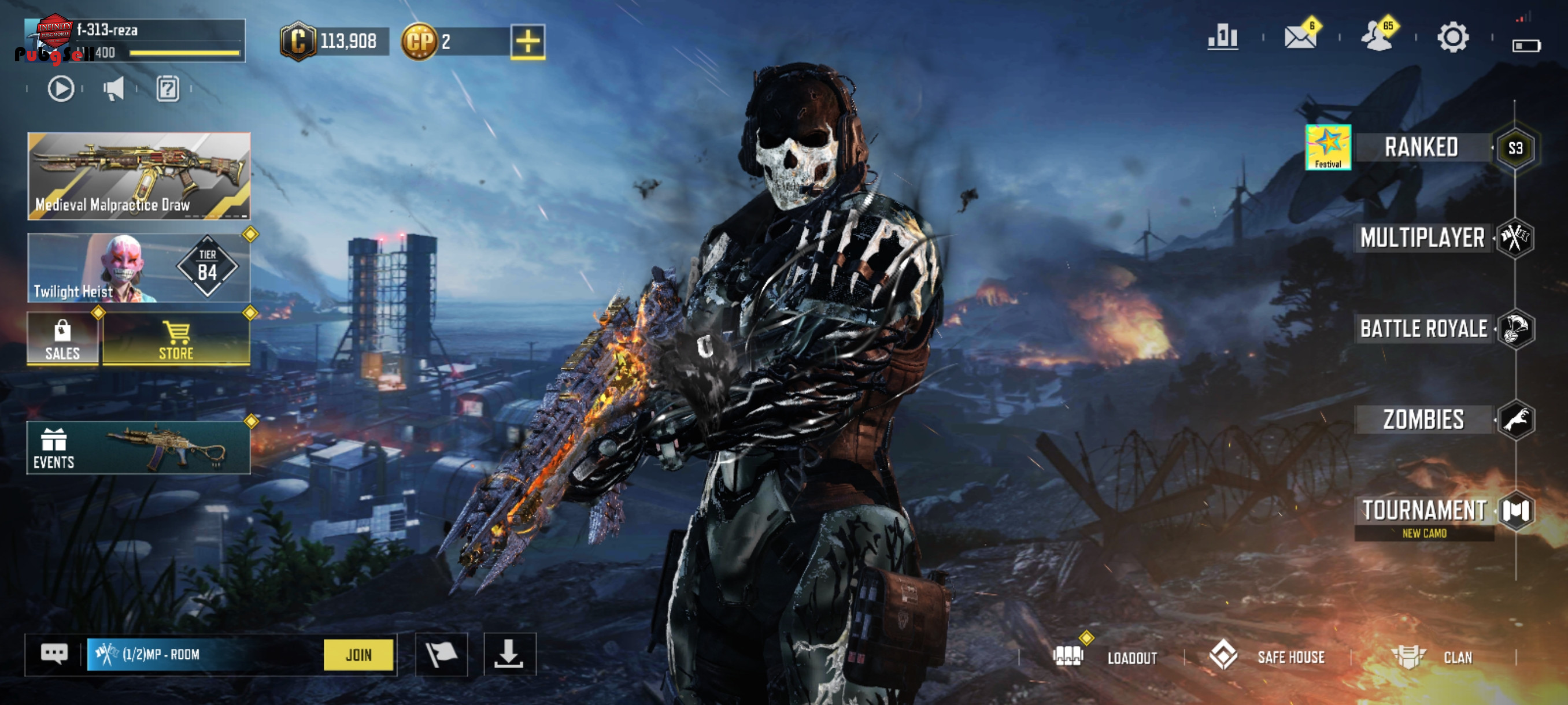Viewport: 1568px width, 705px height.
Task: Open the Ranked mode menu
Action: pos(1421,148)
